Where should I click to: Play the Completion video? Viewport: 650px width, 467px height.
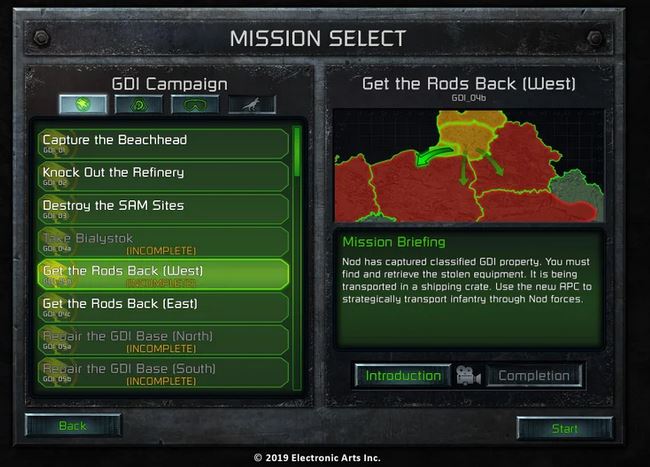pos(534,376)
